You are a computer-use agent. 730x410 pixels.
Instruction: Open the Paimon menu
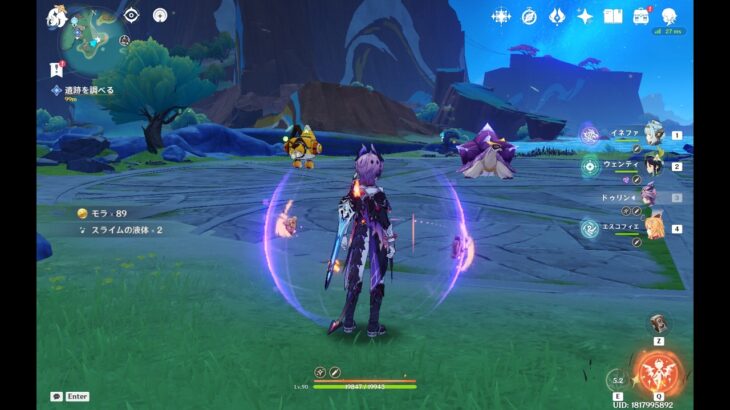click(x=56, y=17)
